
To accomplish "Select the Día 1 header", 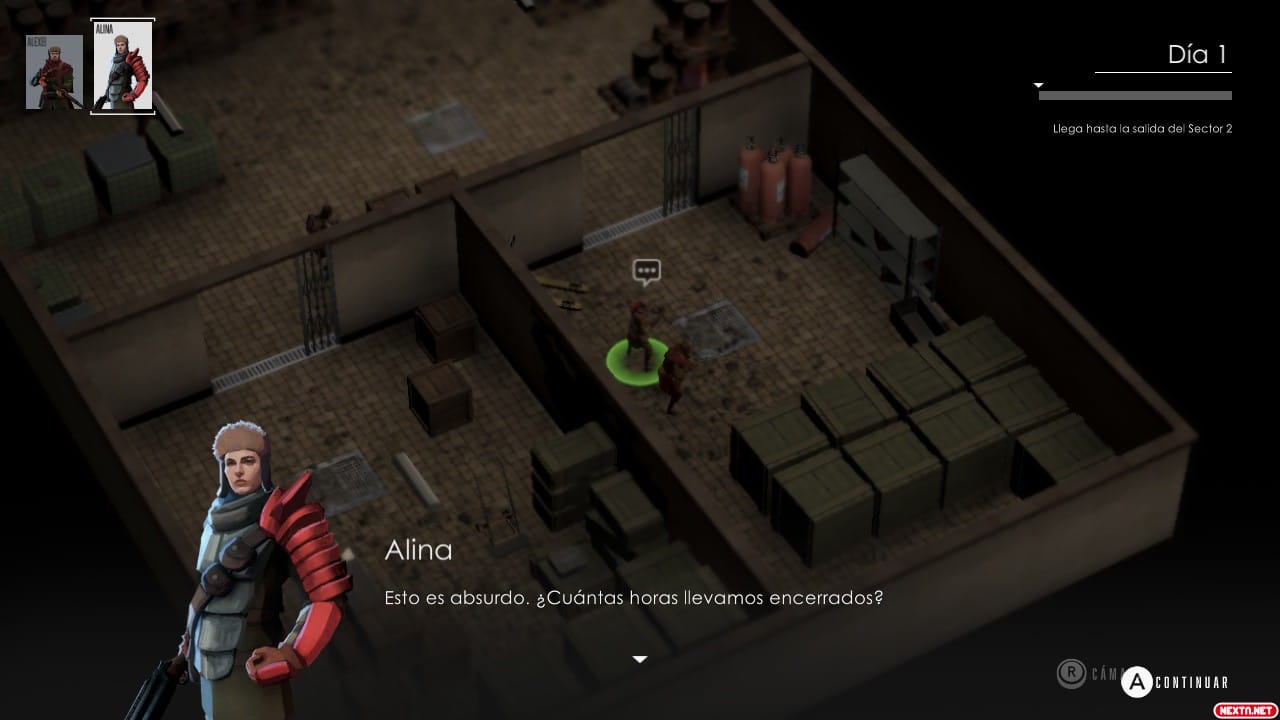I will [1195, 55].
